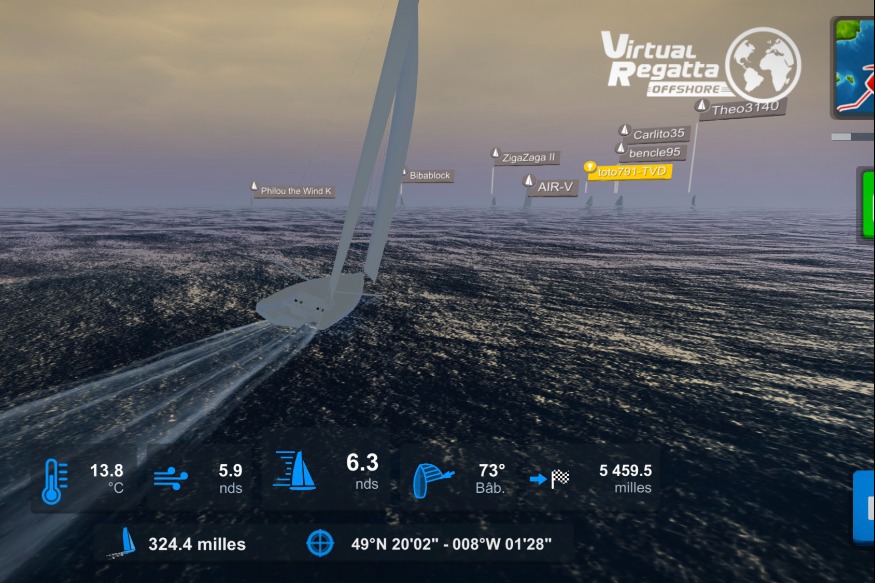The height and width of the screenshot is (583, 875).
Task: Click the Virtual Regatta Offshore globe logo
Action: pyautogui.click(x=762, y=62)
